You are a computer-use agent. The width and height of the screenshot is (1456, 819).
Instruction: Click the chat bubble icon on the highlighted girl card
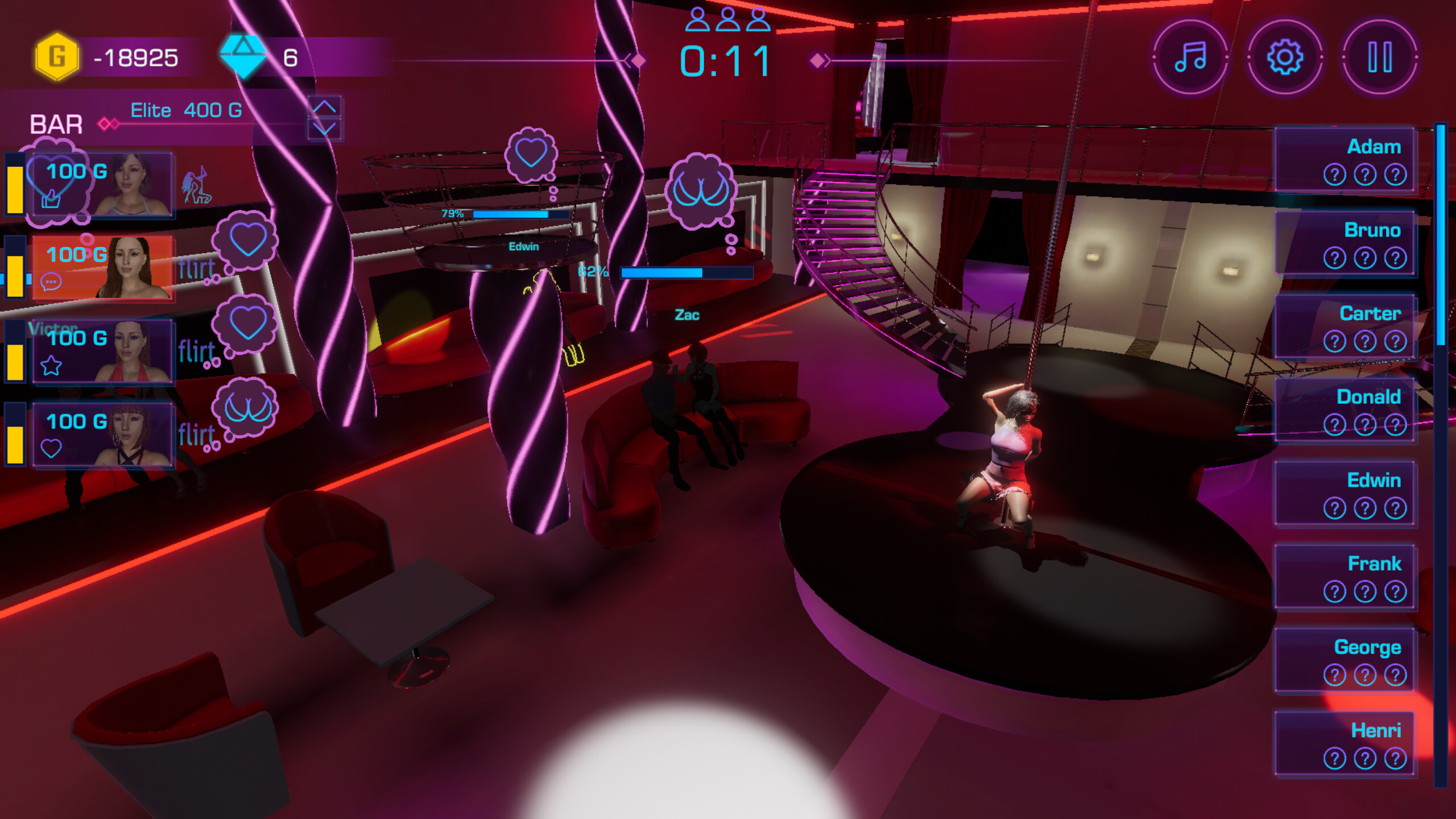pos(52,282)
